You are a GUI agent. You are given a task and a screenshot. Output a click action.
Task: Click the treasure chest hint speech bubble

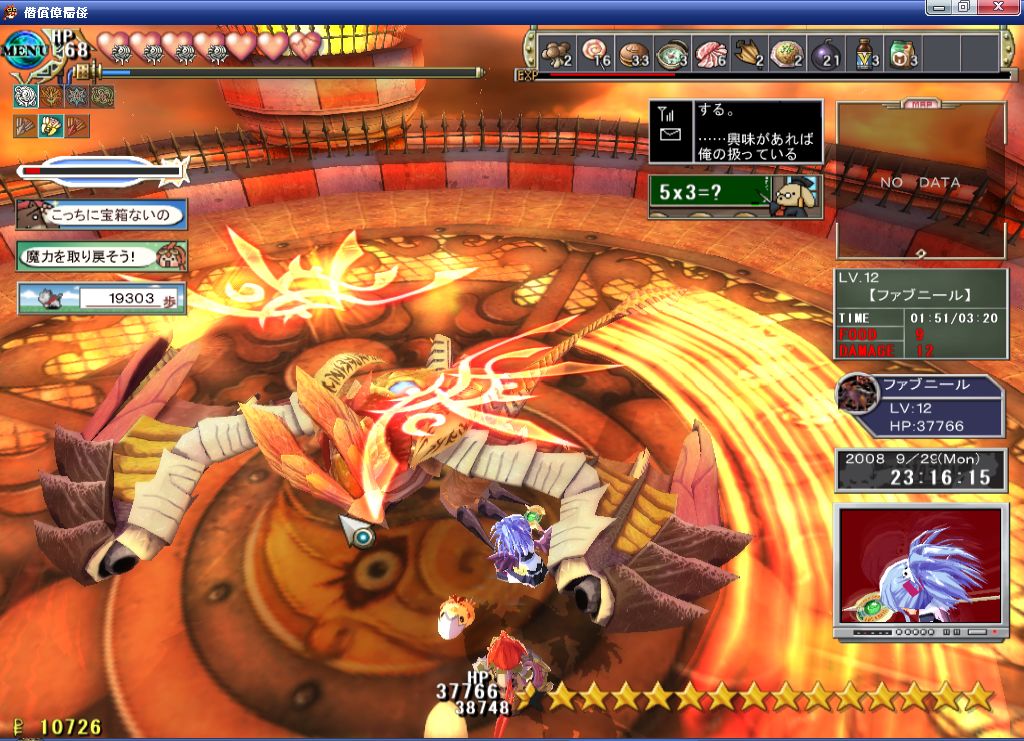(x=101, y=214)
